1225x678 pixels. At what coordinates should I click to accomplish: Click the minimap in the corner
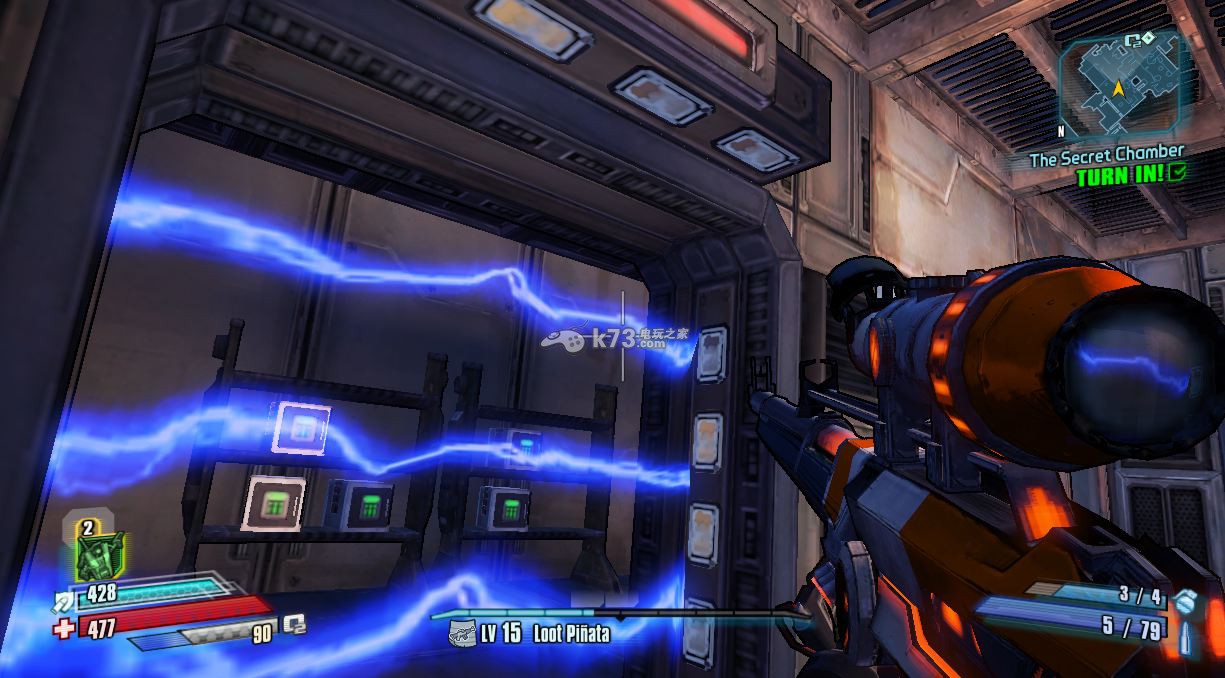click(1121, 84)
